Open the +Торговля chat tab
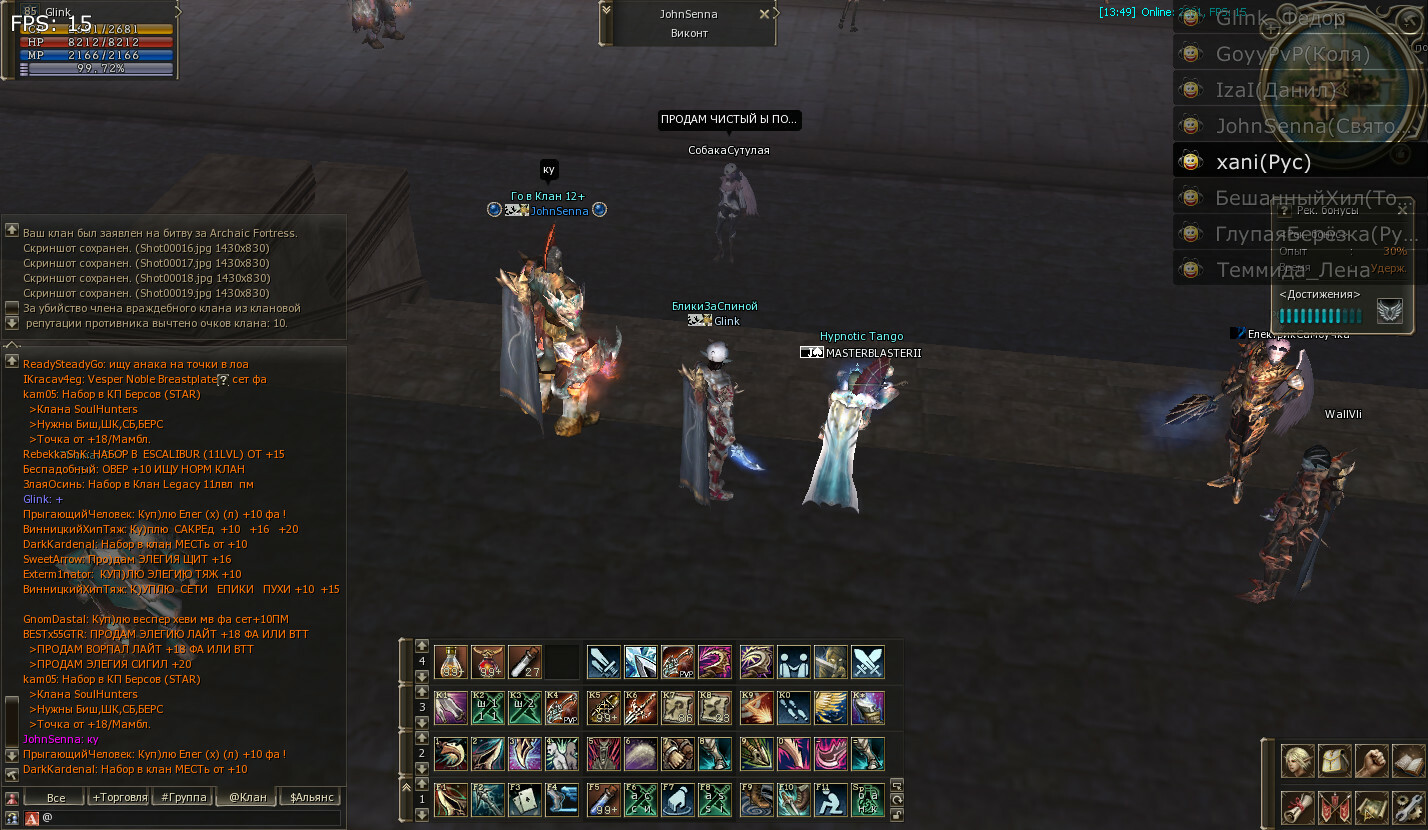The width and height of the screenshot is (1428, 830). (x=120, y=797)
